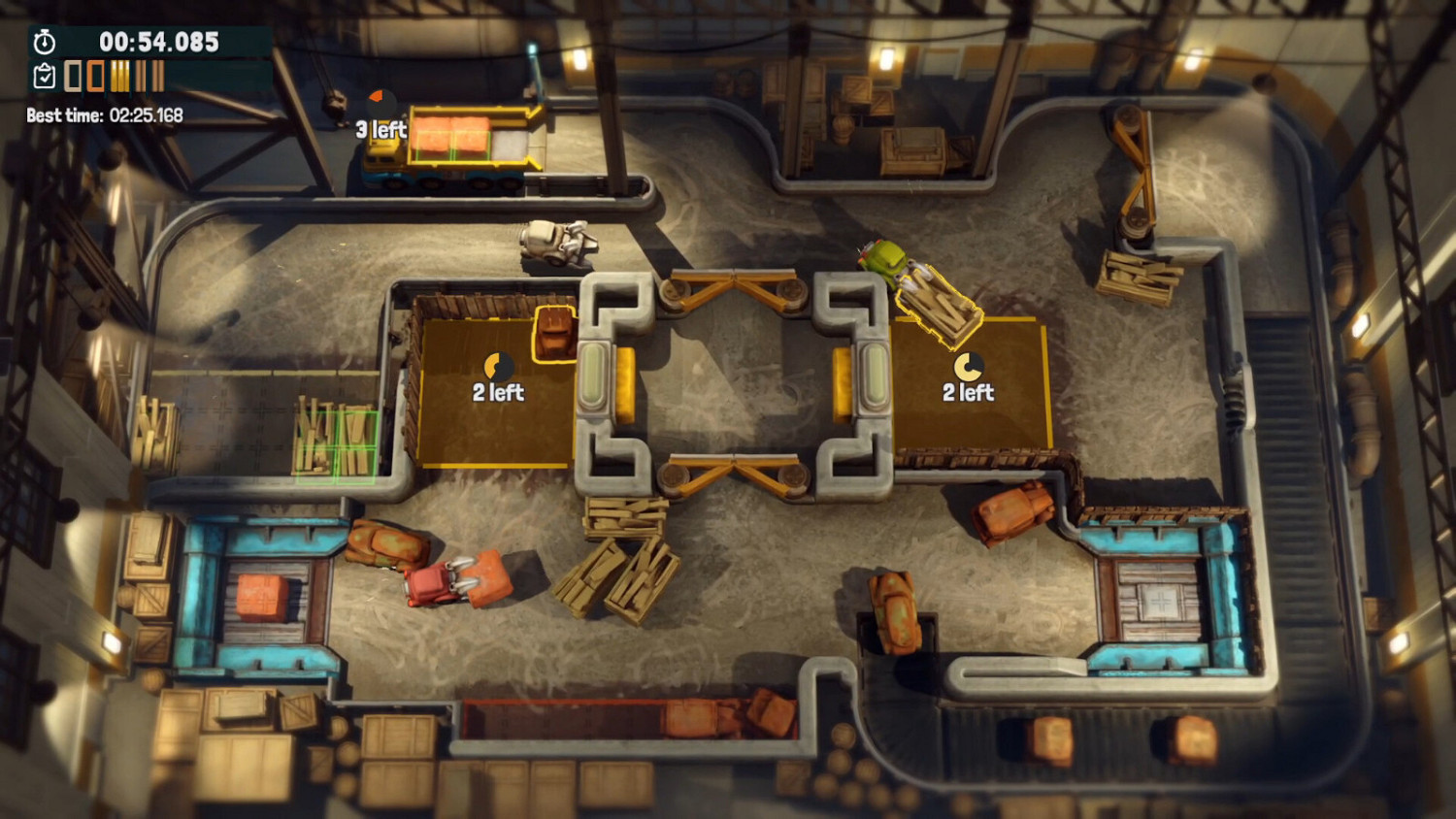This screenshot has width=1456, height=819.
Task: Click the '3 left' text near the truck
Action: [381, 128]
